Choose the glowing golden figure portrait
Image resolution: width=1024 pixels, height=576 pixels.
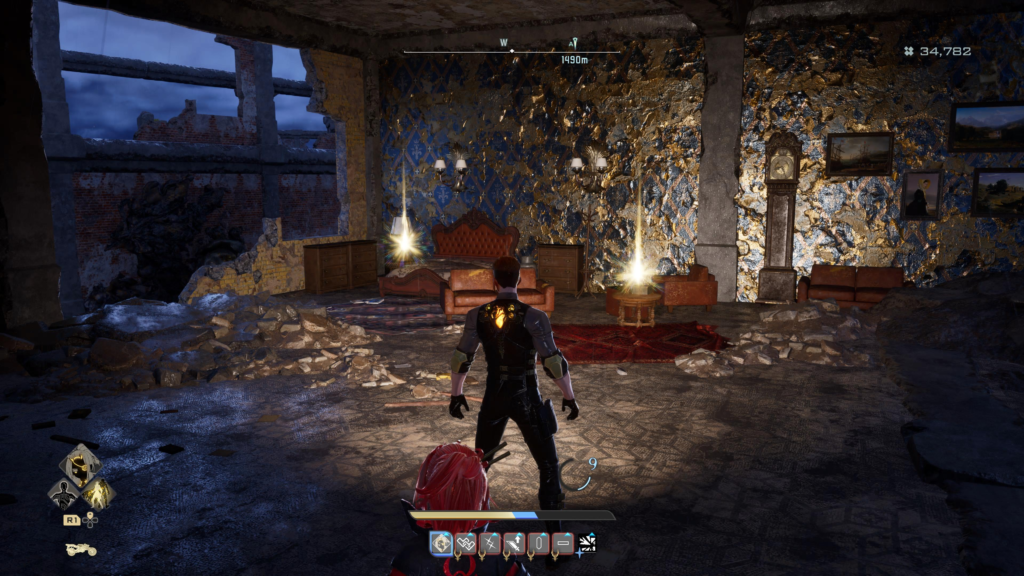(x=99, y=492)
